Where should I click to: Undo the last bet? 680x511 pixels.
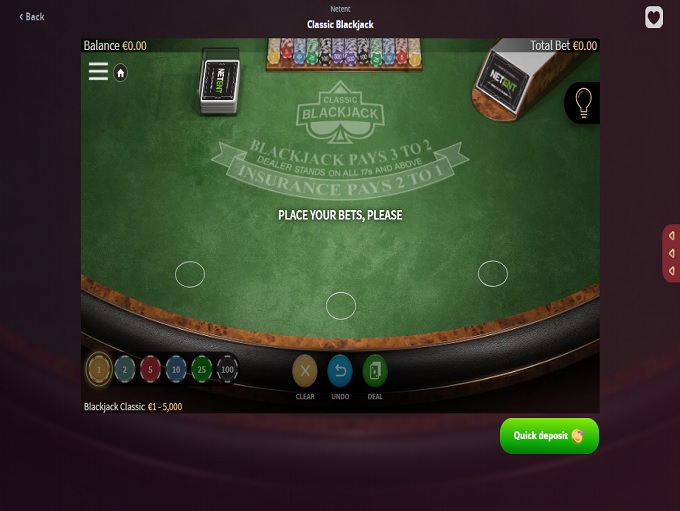[x=340, y=372]
